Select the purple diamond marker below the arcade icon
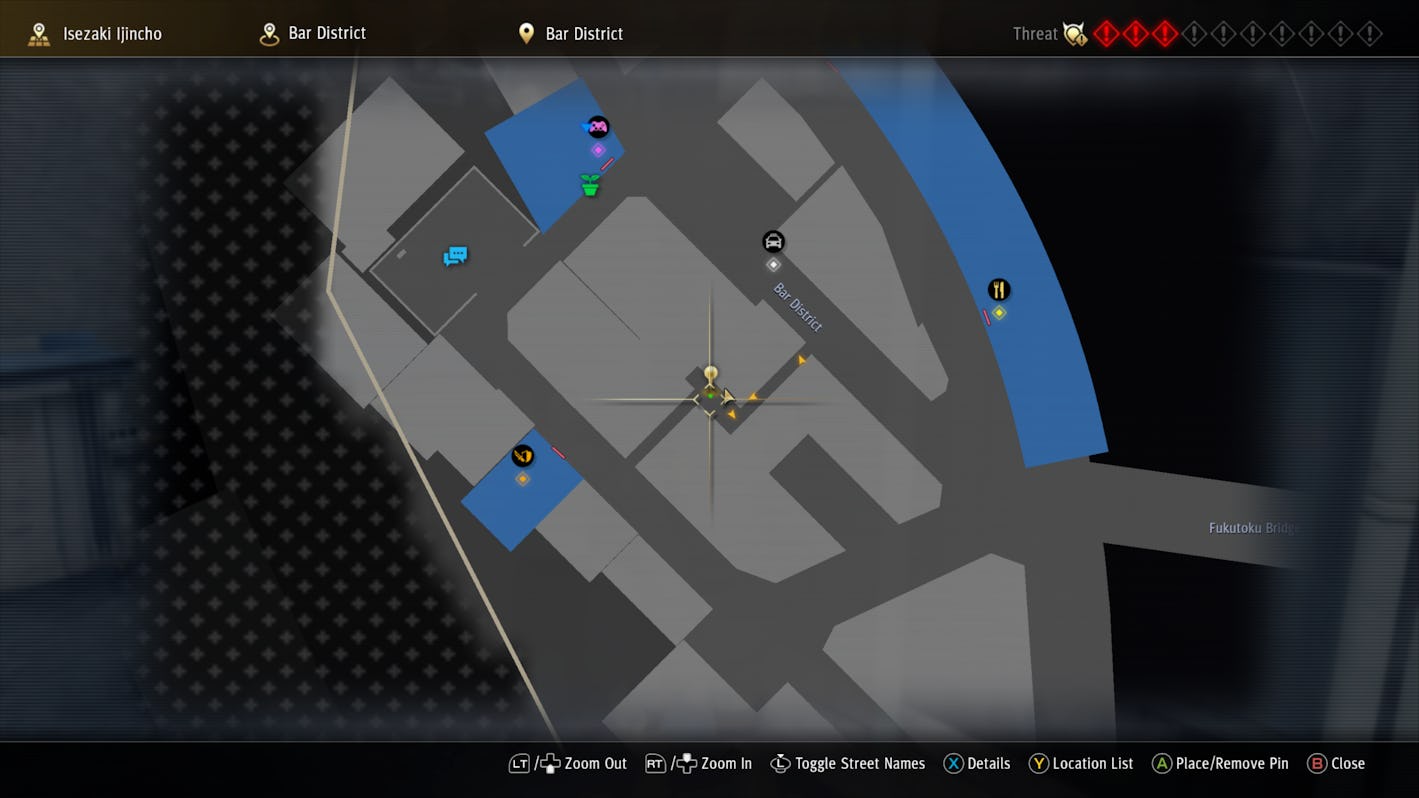1419x798 pixels. (x=599, y=149)
